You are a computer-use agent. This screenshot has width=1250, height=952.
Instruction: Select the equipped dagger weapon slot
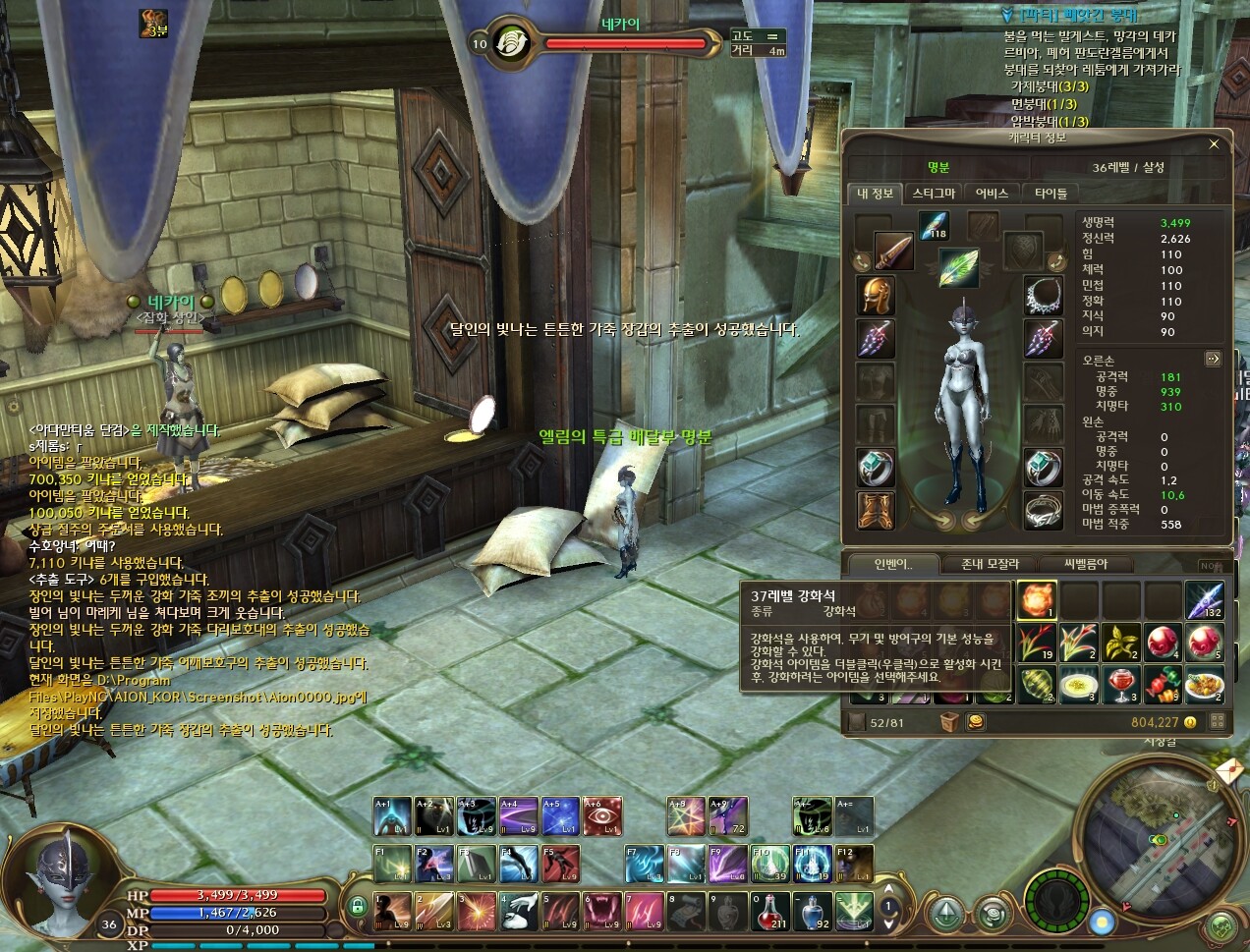[893, 252]
